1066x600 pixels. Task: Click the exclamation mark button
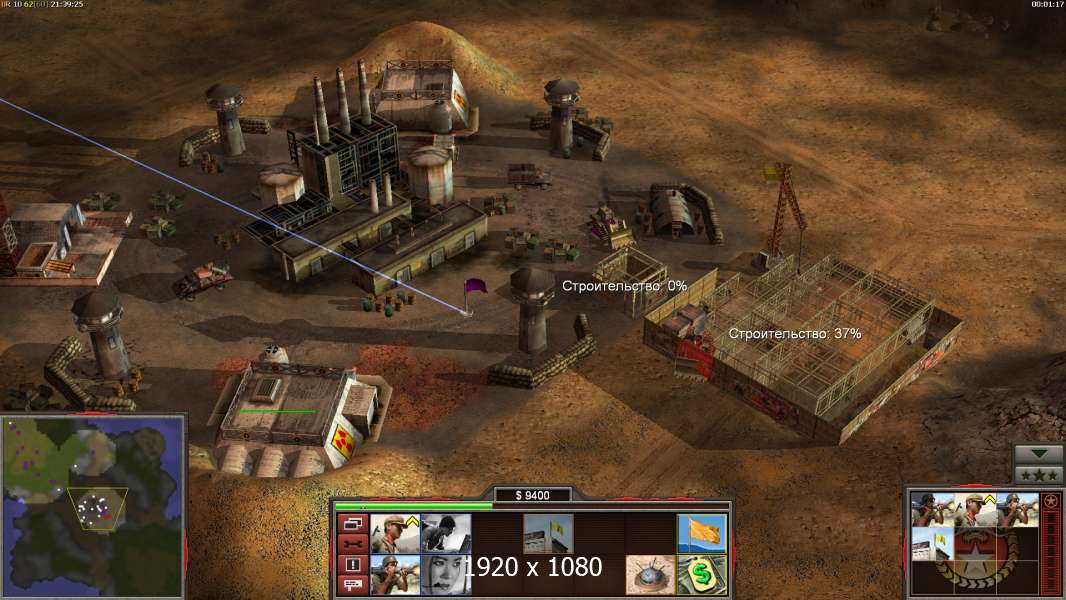[352, 565]
